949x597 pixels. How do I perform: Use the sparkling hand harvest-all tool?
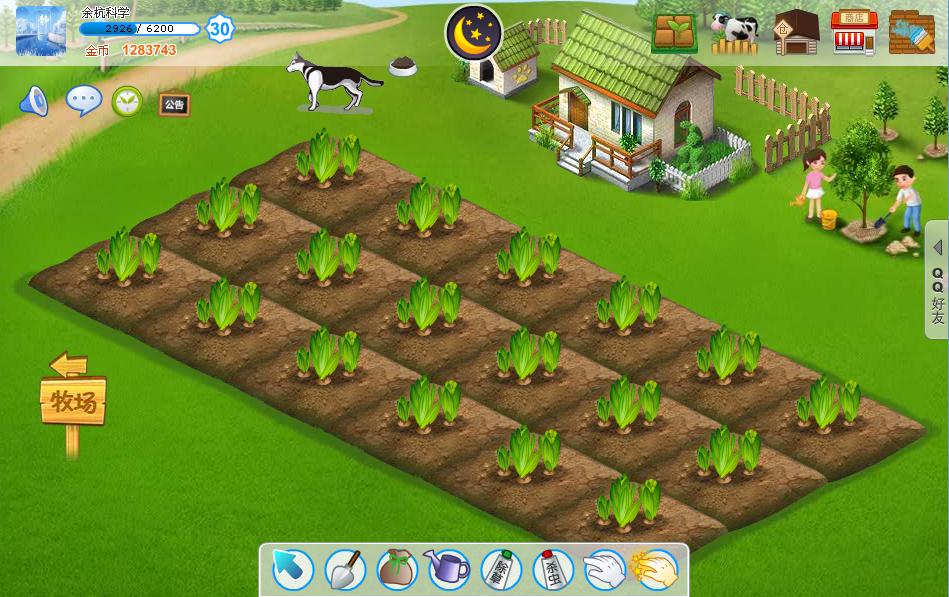click(656, 570)
